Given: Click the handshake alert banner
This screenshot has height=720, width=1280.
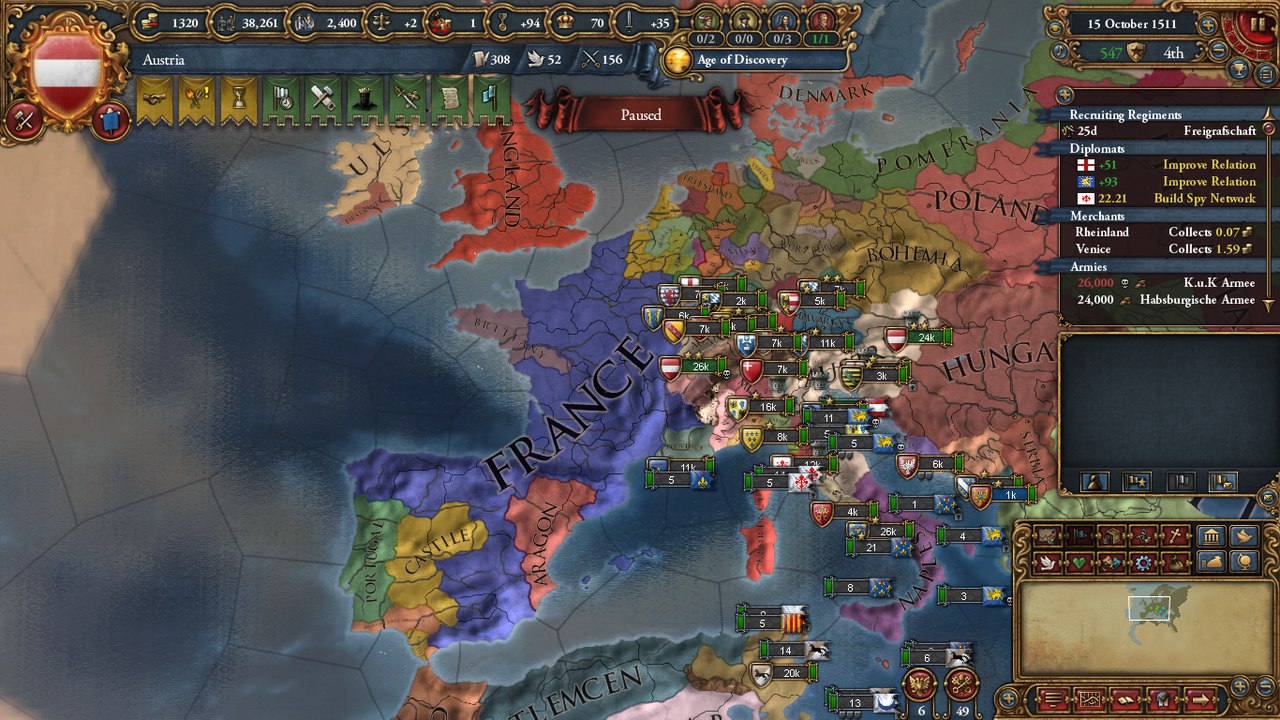Looking at the screenshot, I should (152, 100).
